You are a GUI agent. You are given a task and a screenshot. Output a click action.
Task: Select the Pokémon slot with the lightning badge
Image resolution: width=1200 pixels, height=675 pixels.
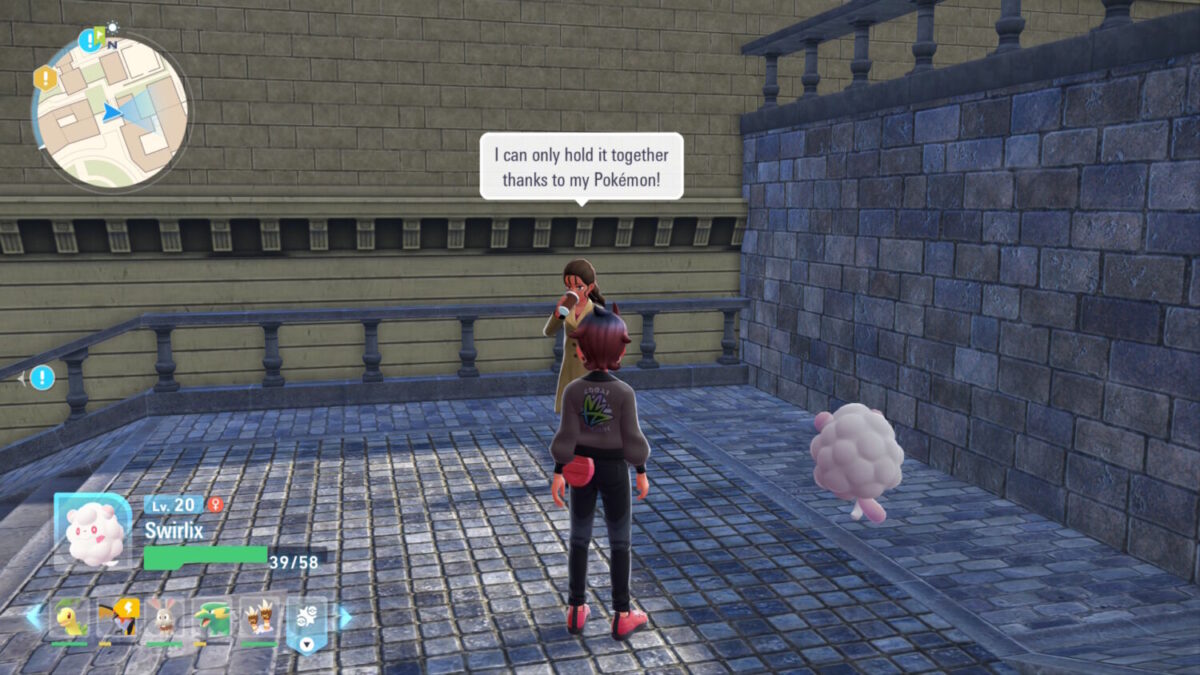coord(118,619)
